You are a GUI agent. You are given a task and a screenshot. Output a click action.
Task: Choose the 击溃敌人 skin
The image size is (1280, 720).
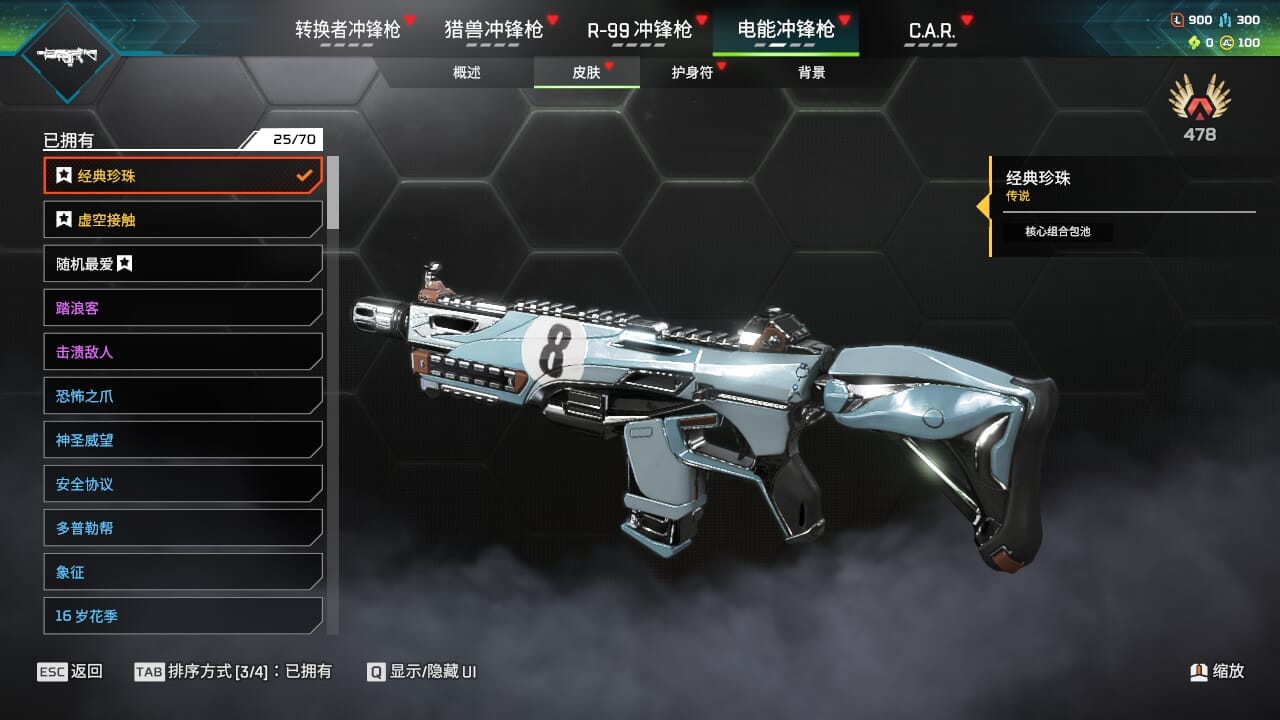click(183, 352)
